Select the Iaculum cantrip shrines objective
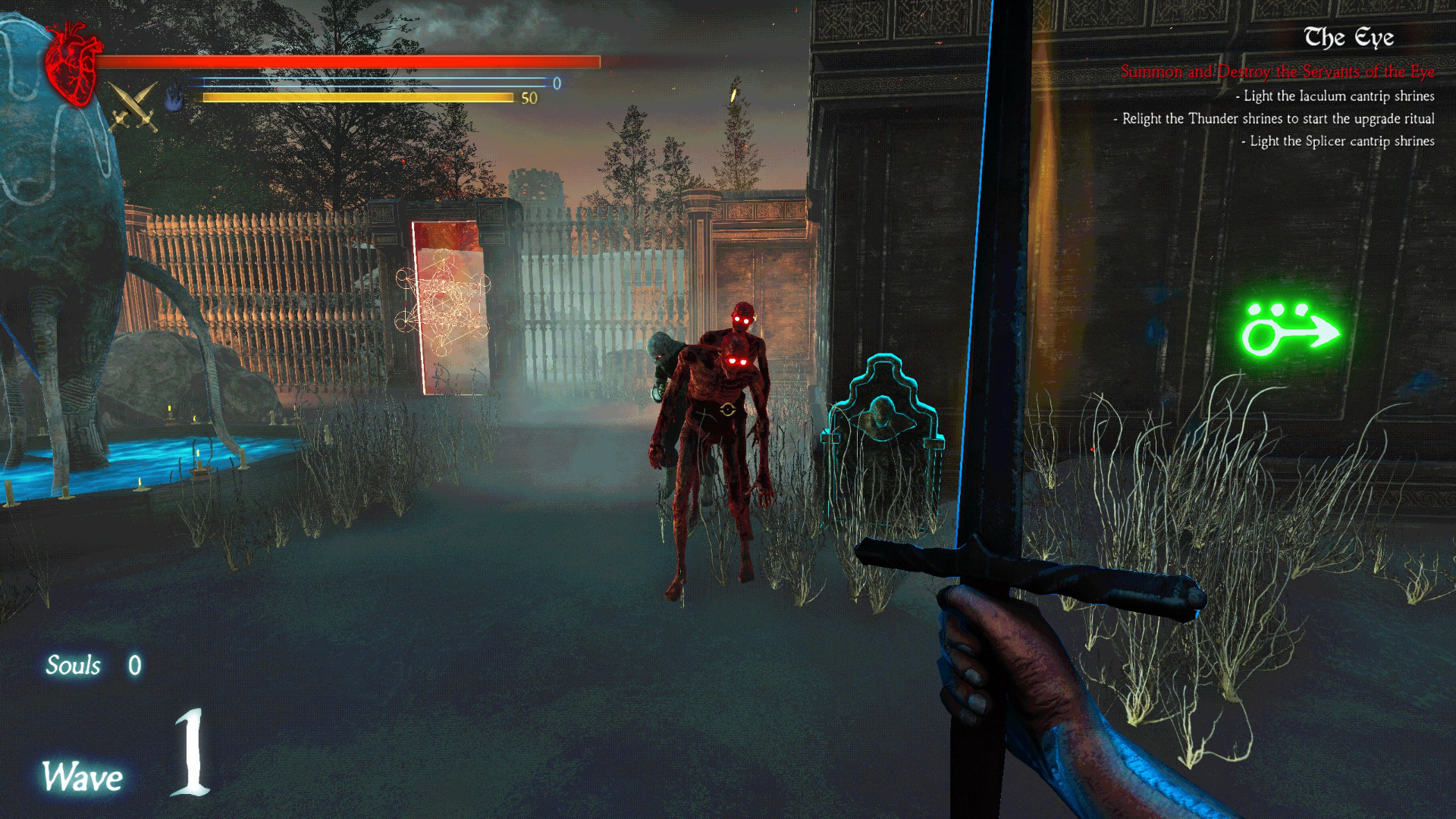This screenshot has height=819, width=1456. 1335,96
